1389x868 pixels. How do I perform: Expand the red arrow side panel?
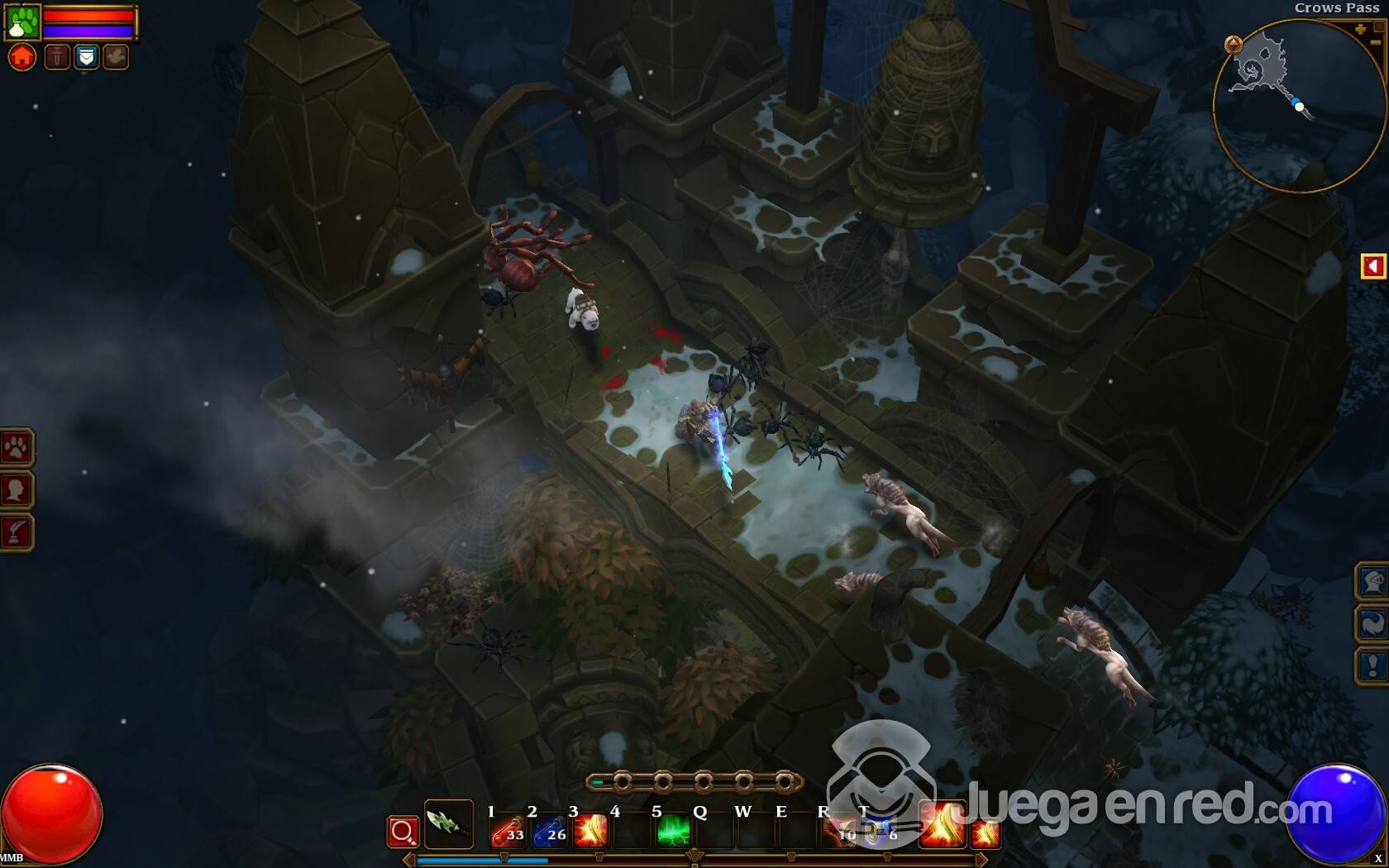[1372, 266]
